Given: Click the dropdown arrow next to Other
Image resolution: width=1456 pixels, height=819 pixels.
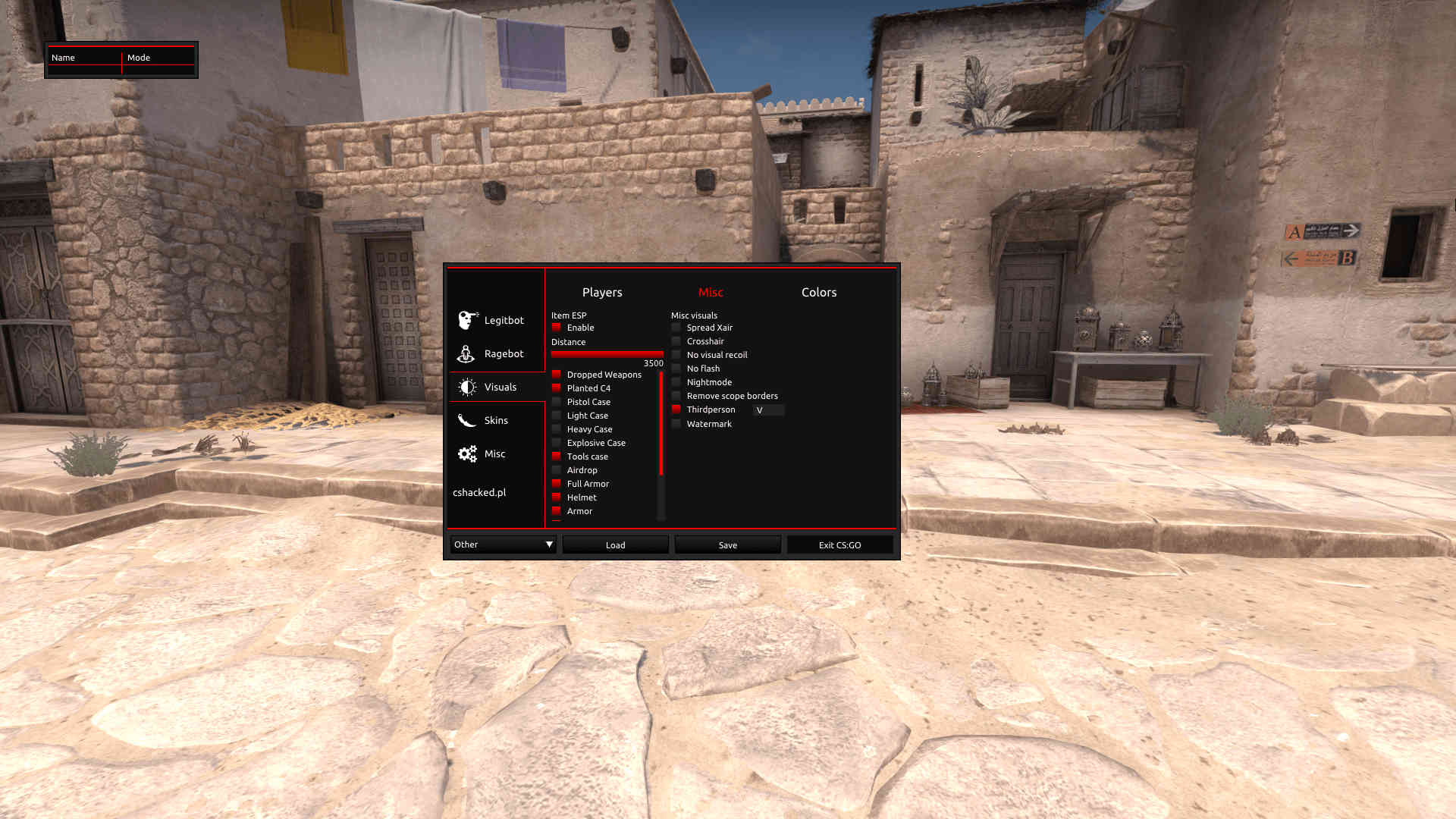Looking at the screenshot, I should (549, 544).
